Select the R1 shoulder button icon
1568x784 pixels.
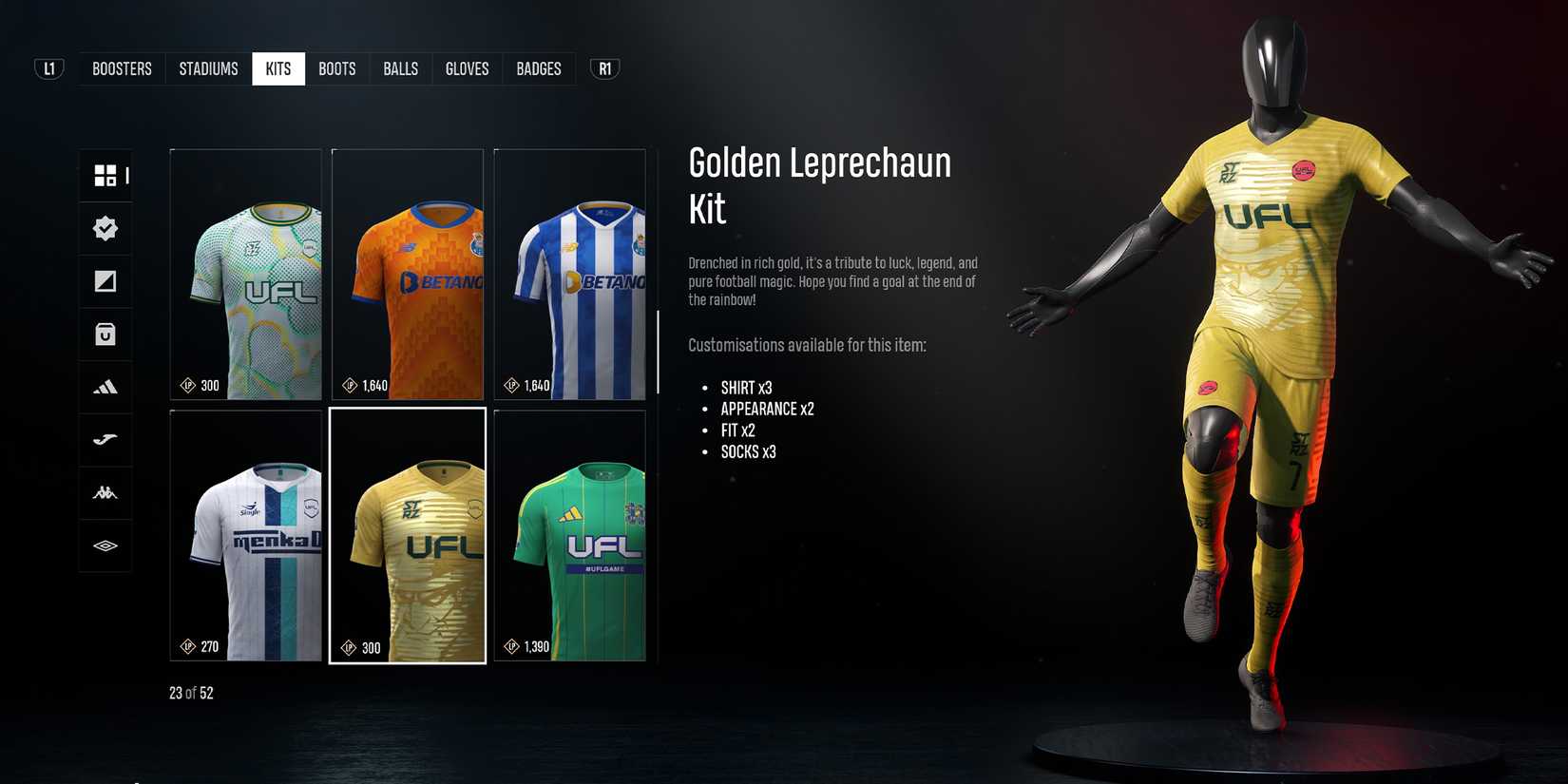click(603, 67)
